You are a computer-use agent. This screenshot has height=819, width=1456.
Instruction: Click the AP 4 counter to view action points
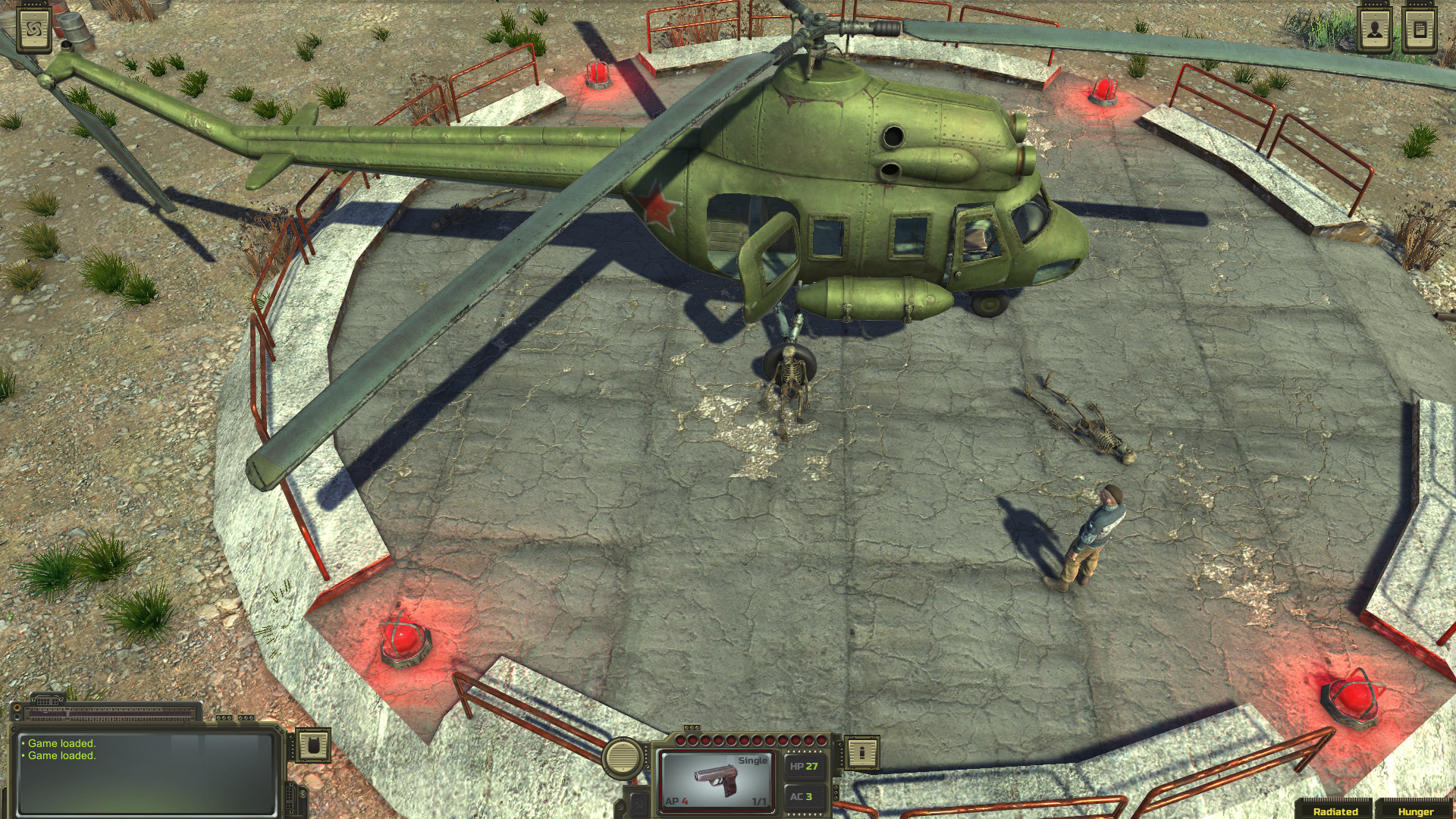[676, 801]
